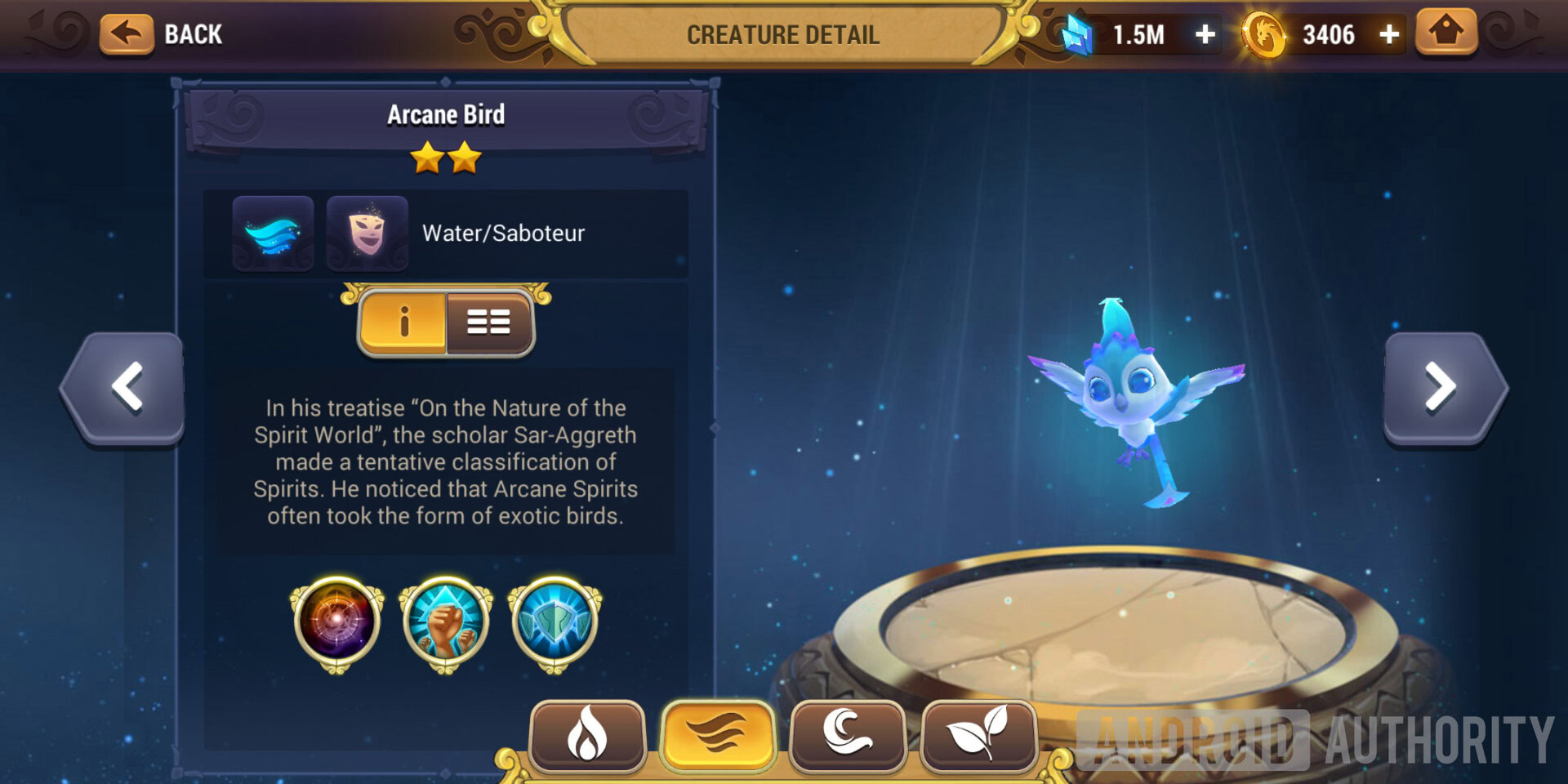View the dark orb skill

[336, 622]
